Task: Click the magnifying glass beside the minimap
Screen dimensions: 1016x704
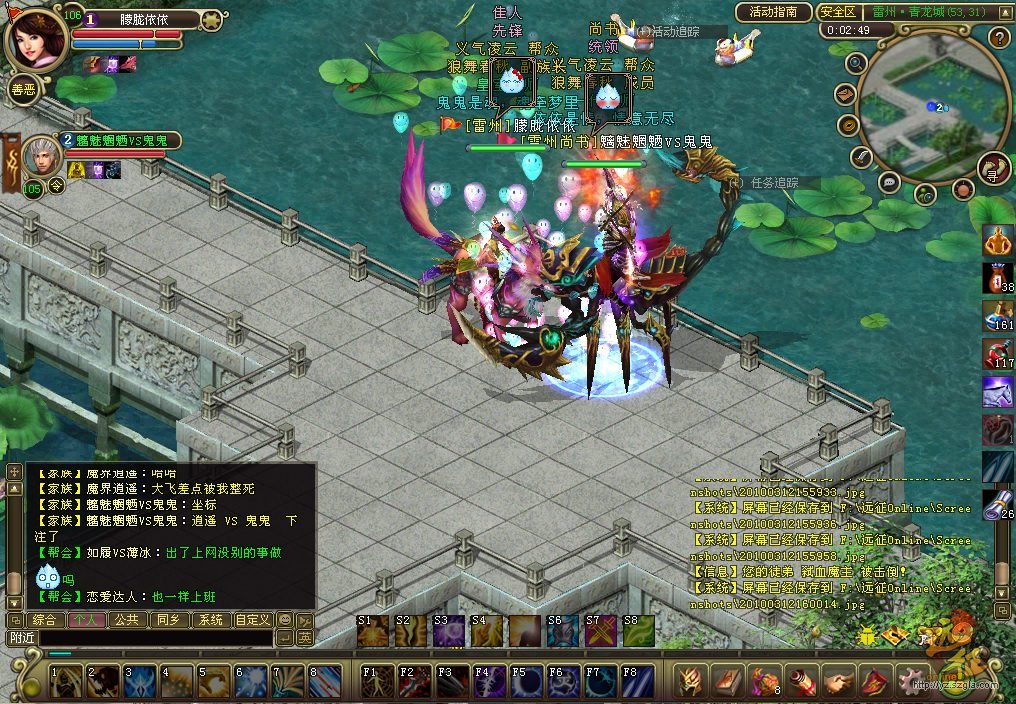Action: (856, 63)
